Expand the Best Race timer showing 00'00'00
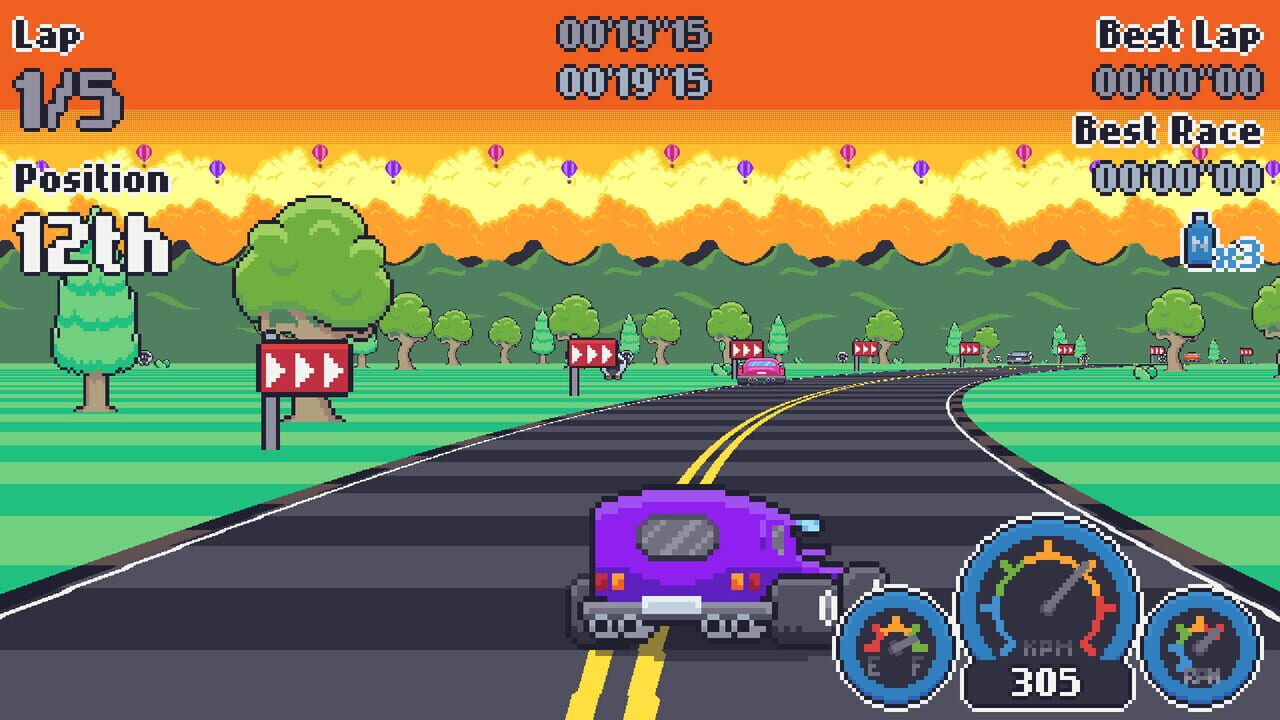Viewport: 1280px width, 720px height. [x=1180, y=176]
